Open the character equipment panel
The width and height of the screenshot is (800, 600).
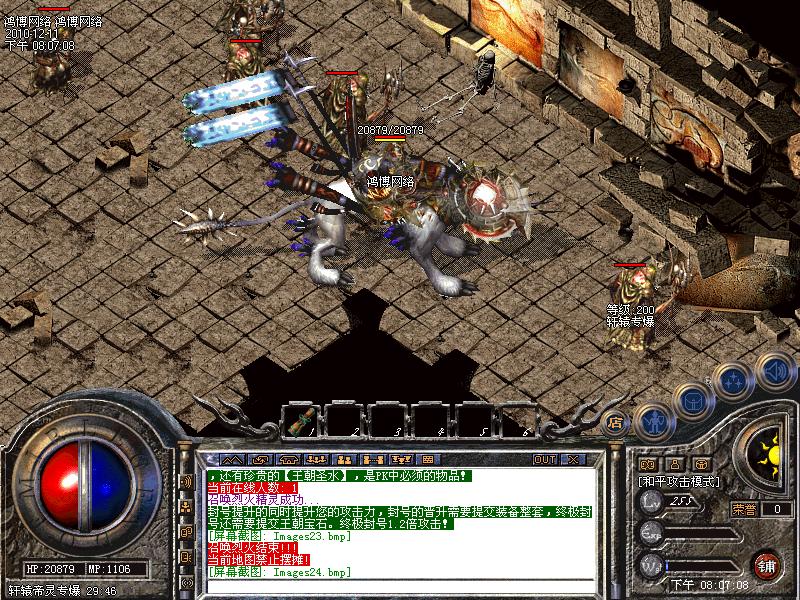click(x=652, y=422)
